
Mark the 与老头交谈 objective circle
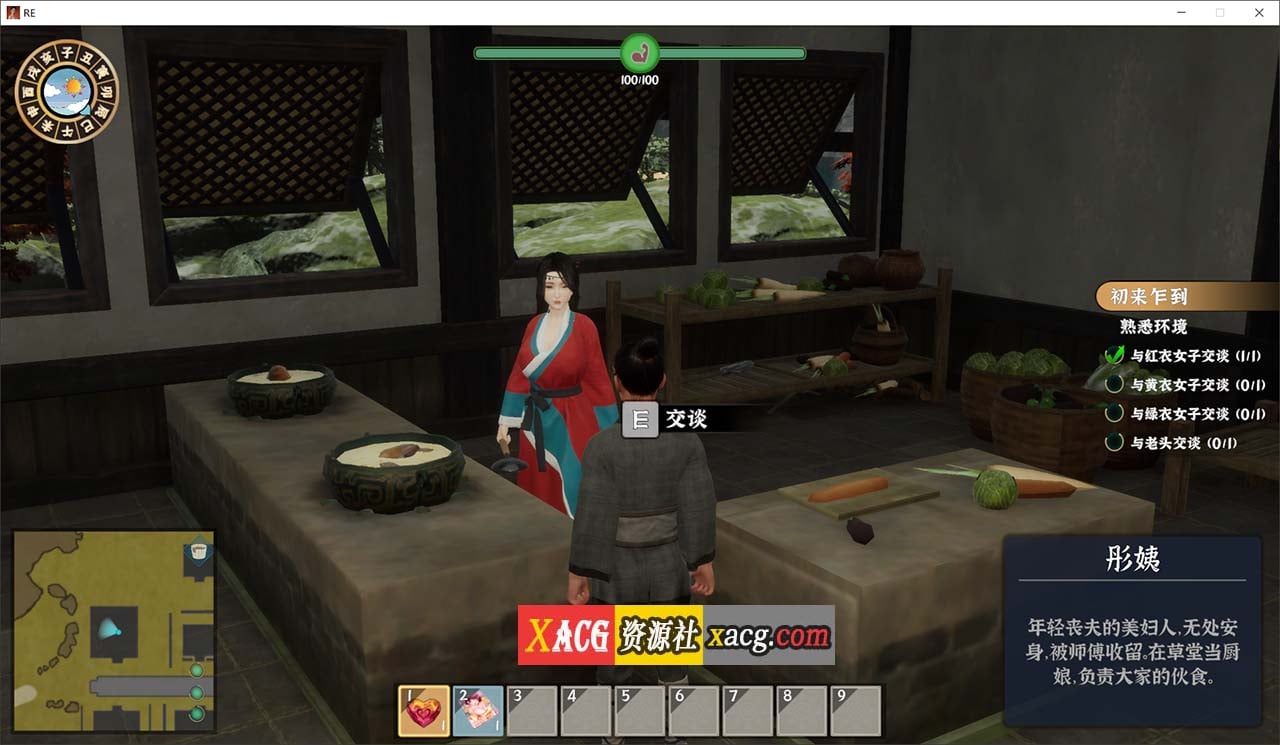(x=1113, y=440)
